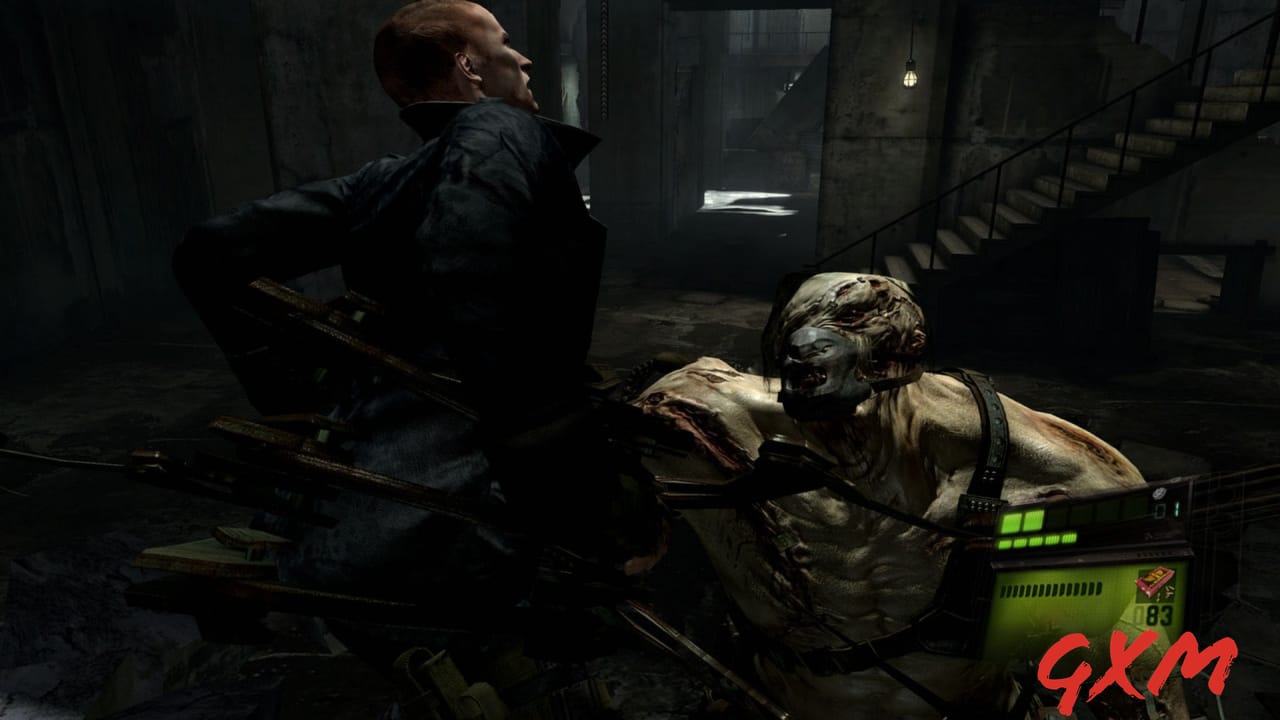Toggle the leftmost small stamina segment
Image resolution: width=1280 pixels, height=720 pixels.
(1004, 543)
